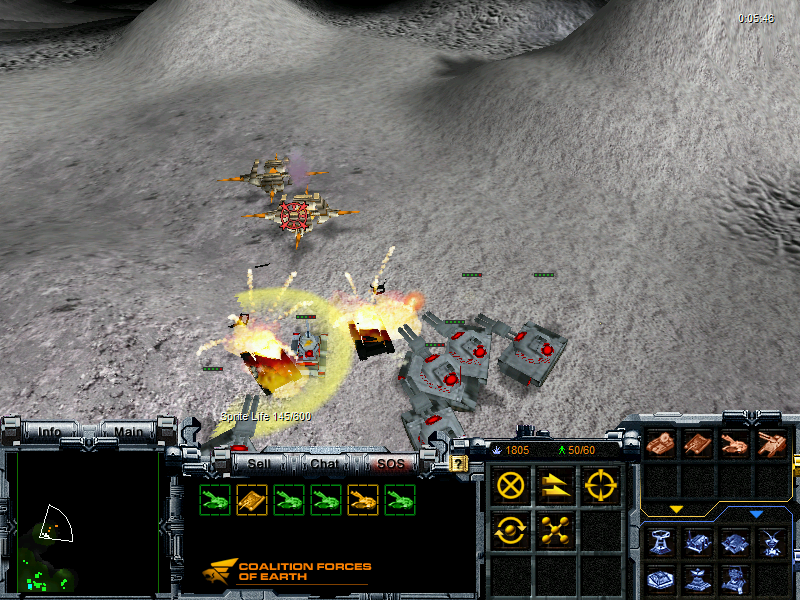800x600 pixels.
Task: Activate the crosshair attack command
Action: (x=599, y=487)
